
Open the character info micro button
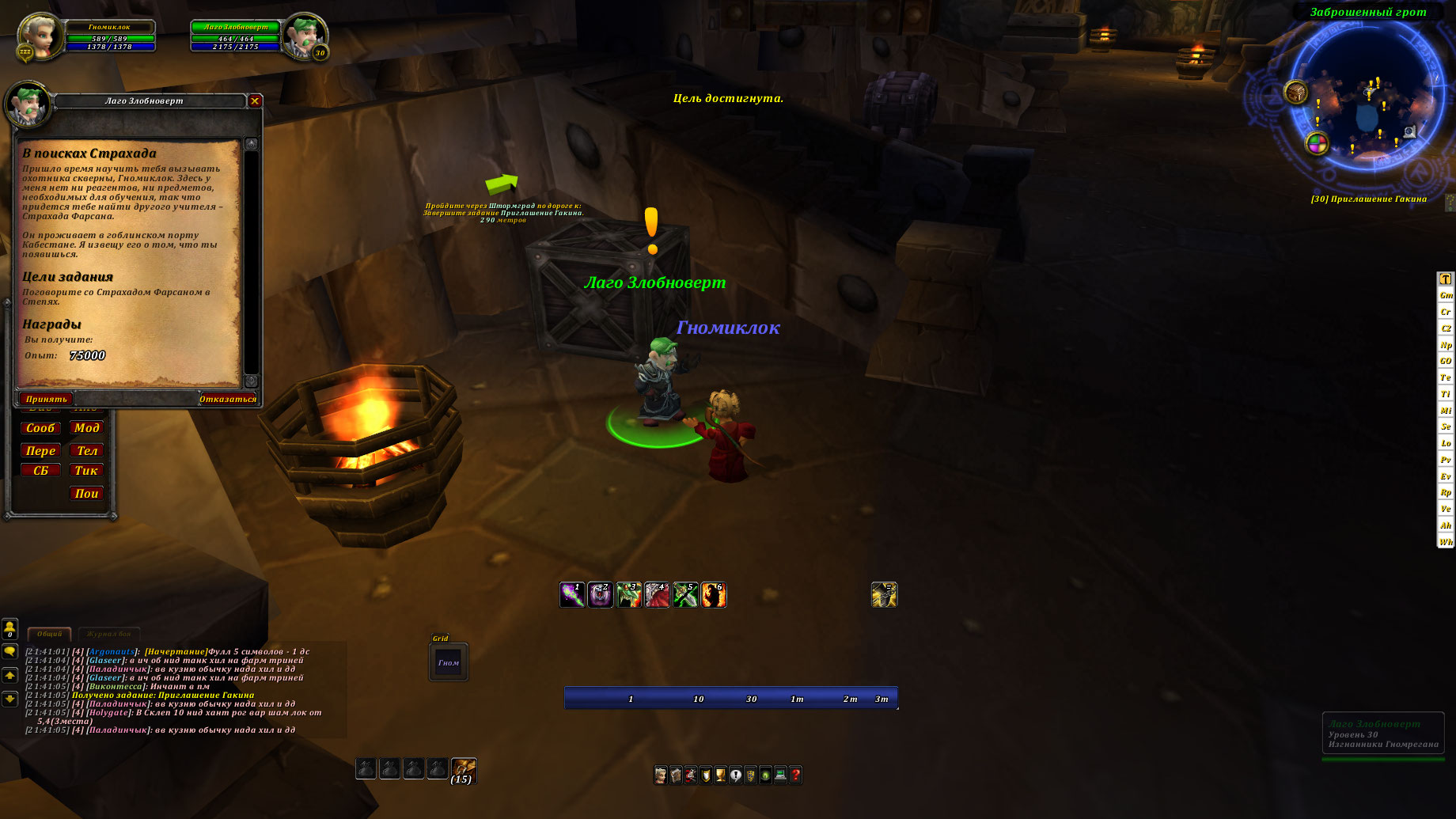click(x=661, y=775)
